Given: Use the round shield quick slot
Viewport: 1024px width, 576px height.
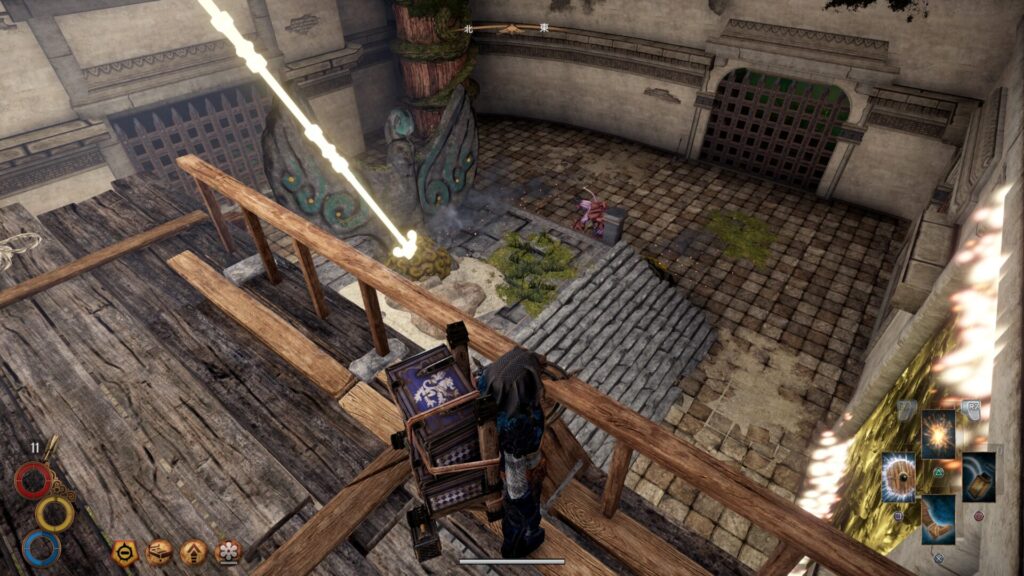Looking at the screenshot, I should pos(898,477).
